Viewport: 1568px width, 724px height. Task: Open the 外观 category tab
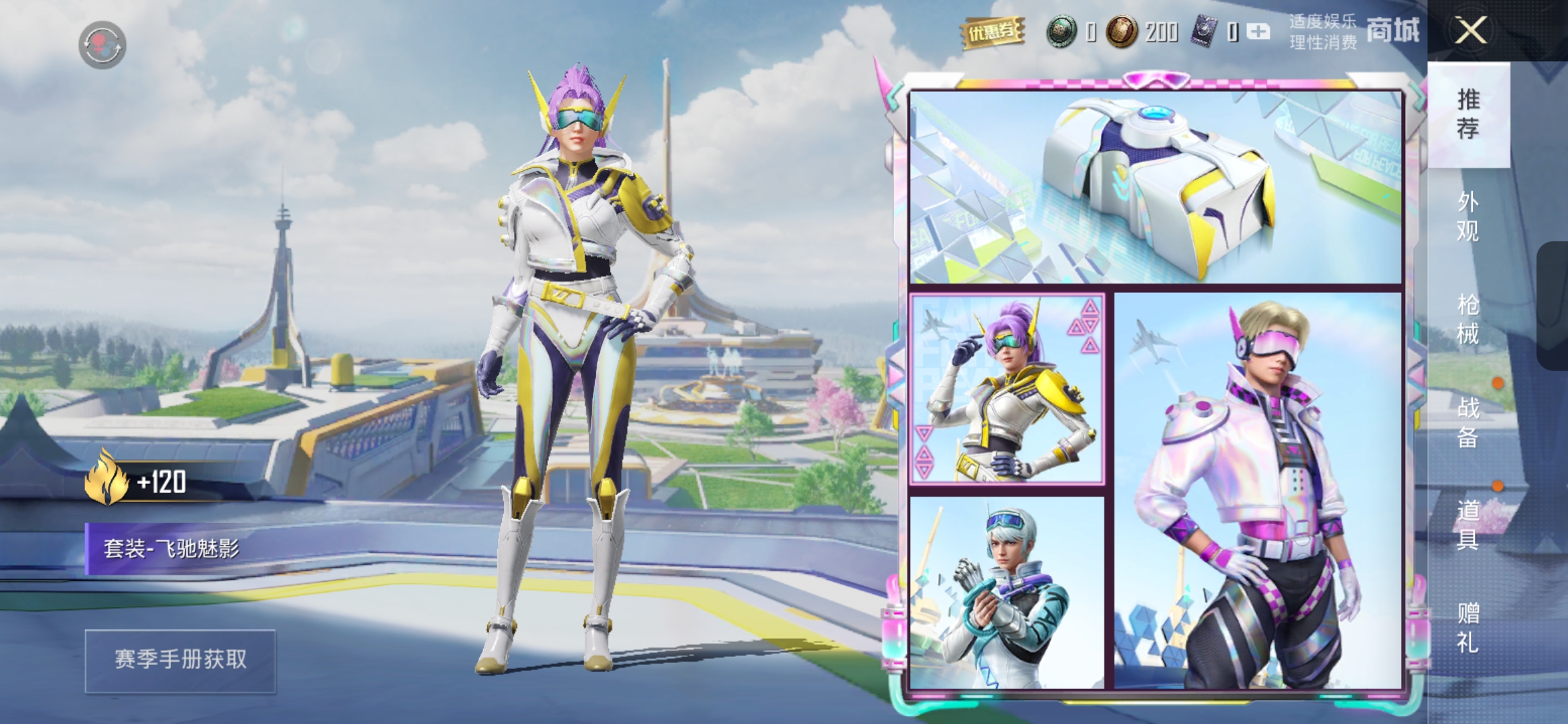click(x=1468, y=217)
